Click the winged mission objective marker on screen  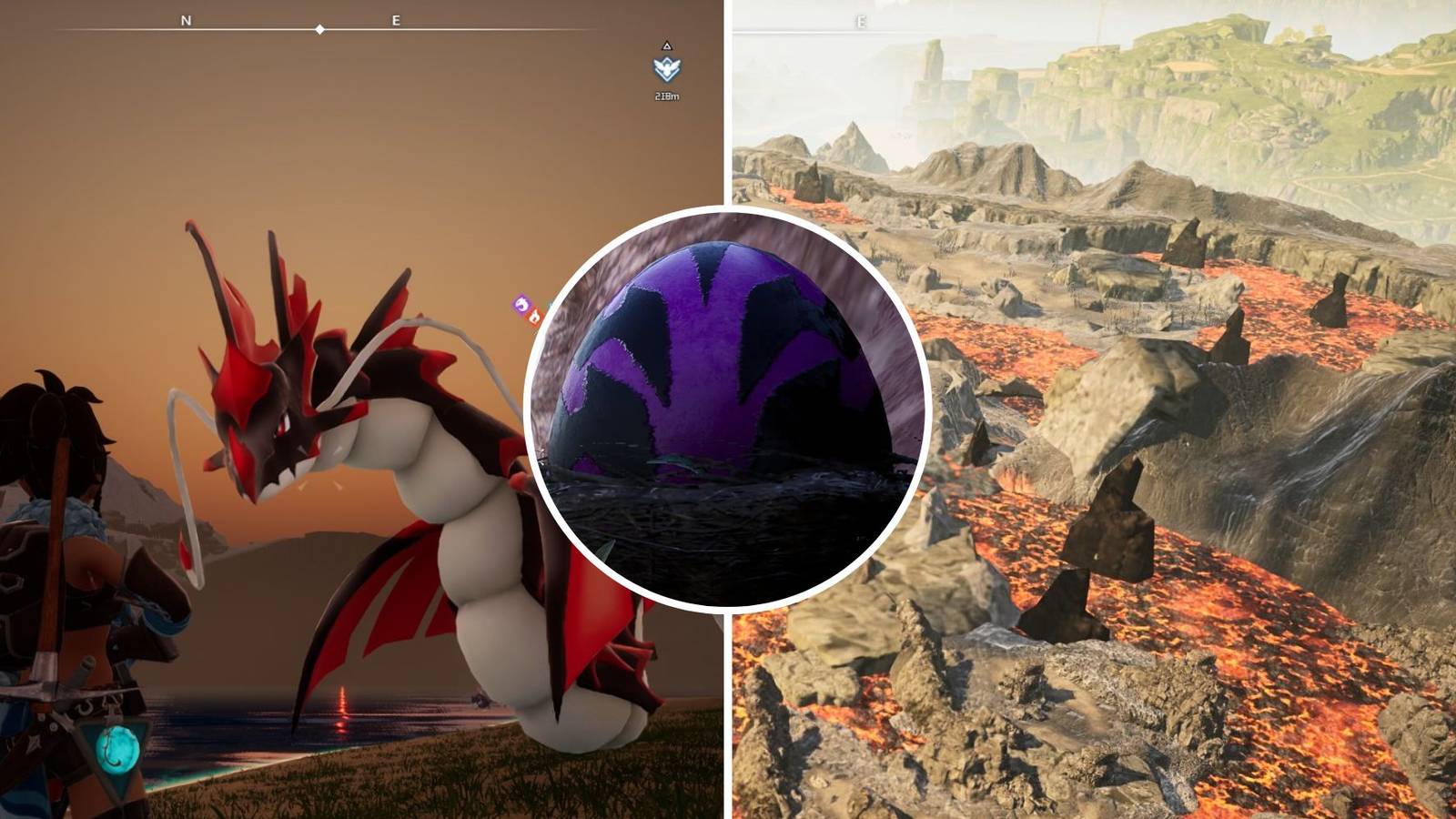point(666,68)
